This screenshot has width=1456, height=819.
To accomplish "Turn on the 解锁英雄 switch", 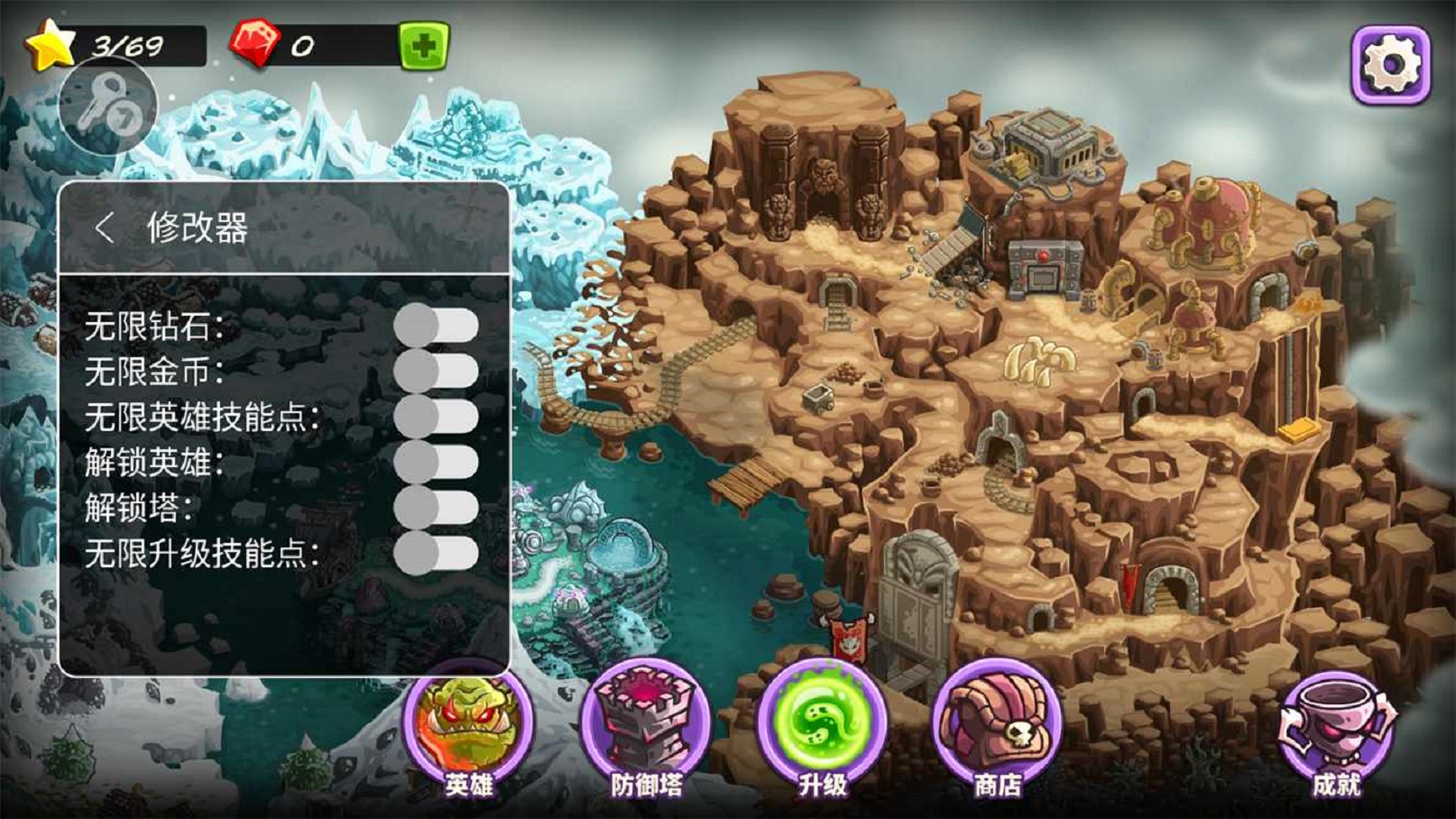I will (436, 462).
